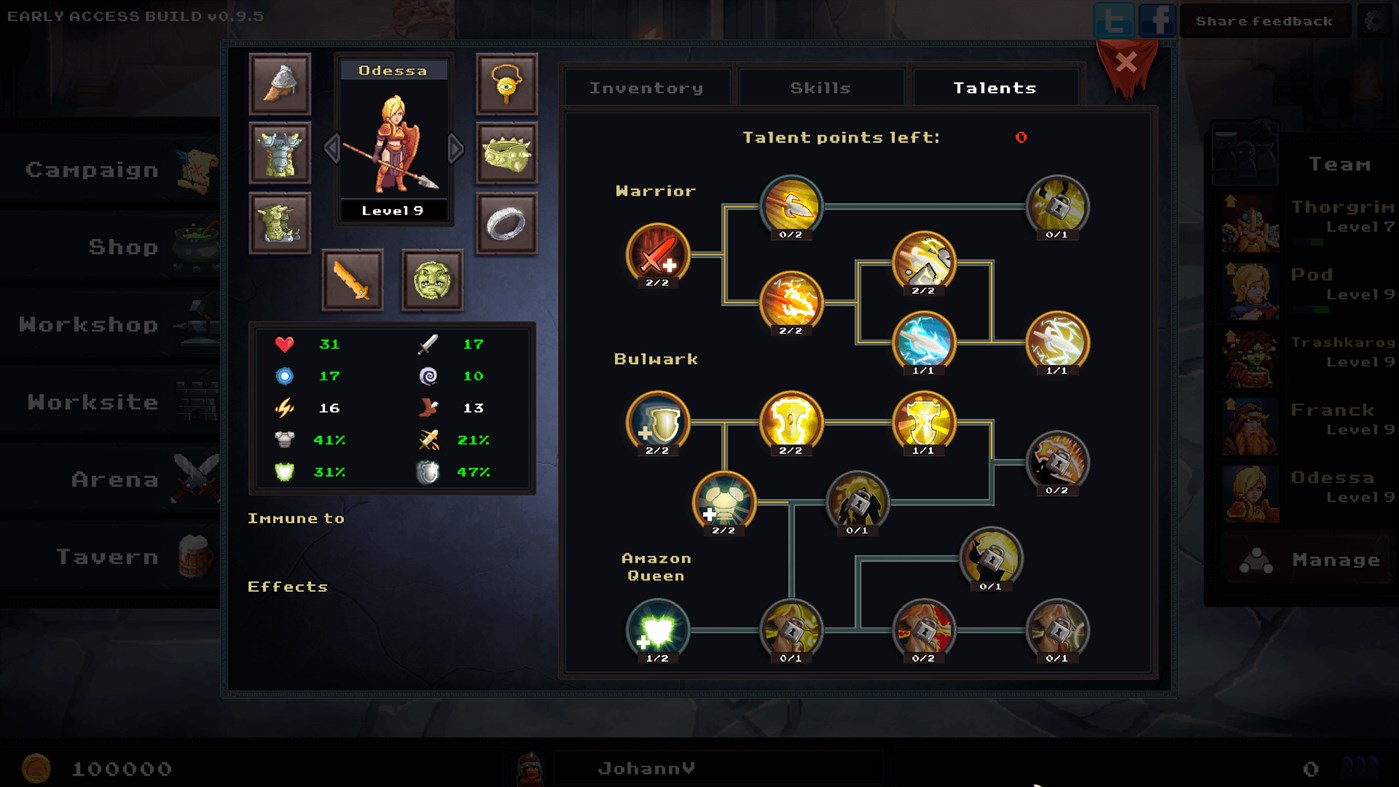Image resolution: width=1399 pixels, height=787 pixels.
Task: Click the blue swirl talent in Warrior tree
Action: click(x=924, y=343)
